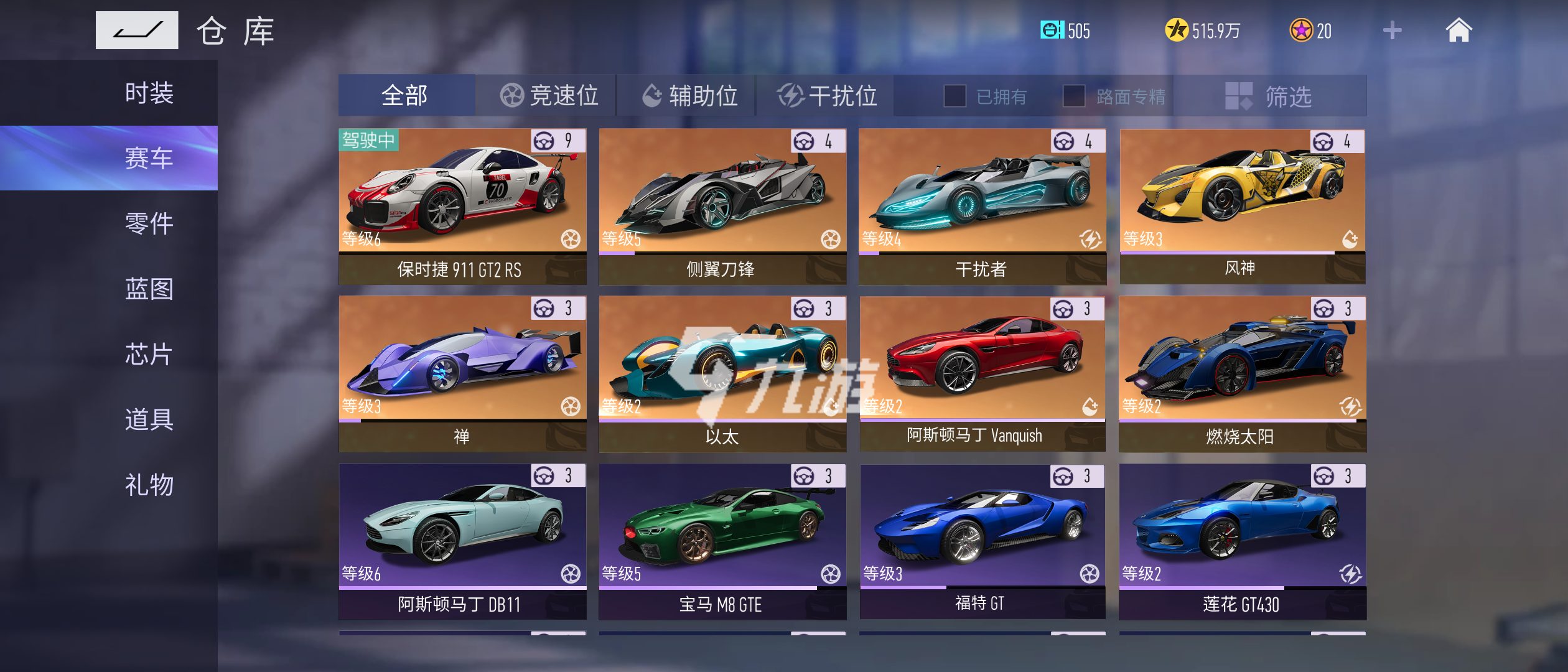Image resolution: width=1568 pixels, height=672 pixels.
Task: Select the 零件 menu entry
Action: click(149, 223)
